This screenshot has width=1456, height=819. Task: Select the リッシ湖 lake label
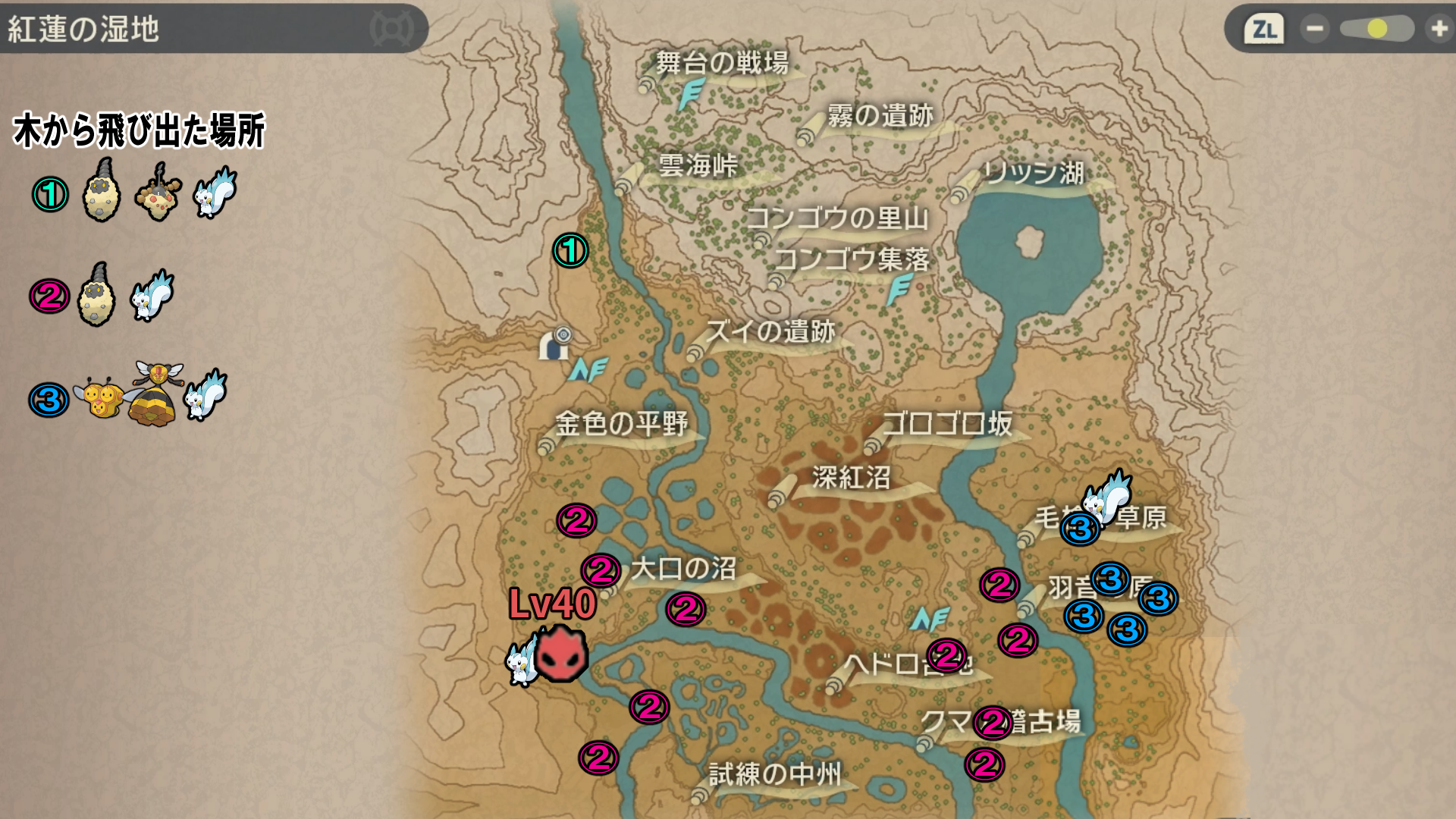click(1033, 173)
